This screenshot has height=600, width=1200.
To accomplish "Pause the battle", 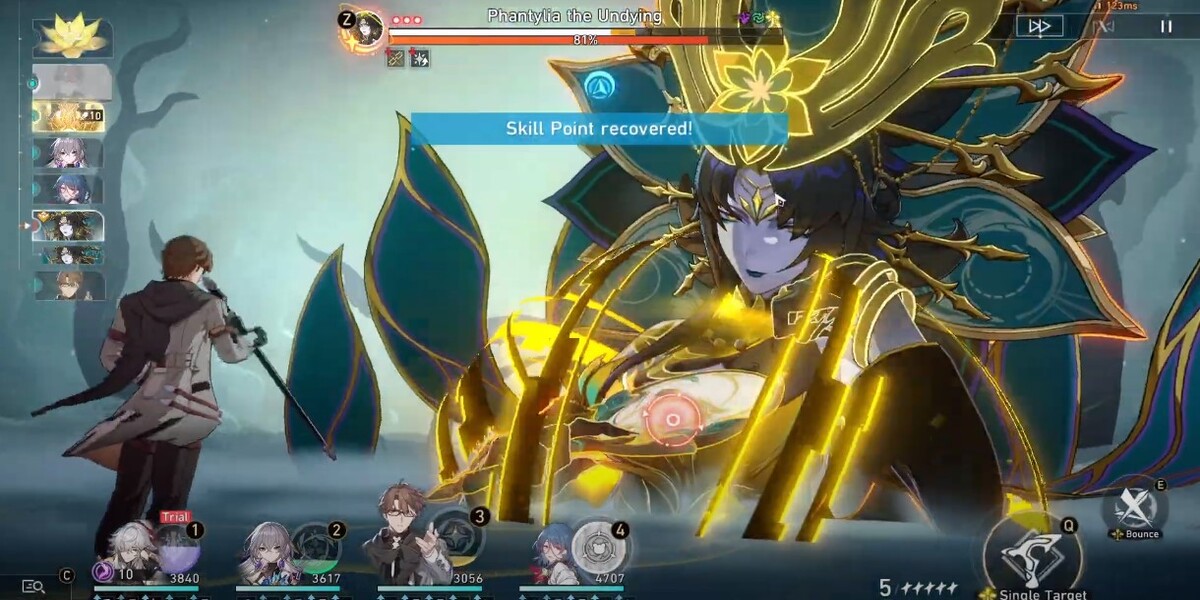I will pyautogui.click(x=1166, y=26).
